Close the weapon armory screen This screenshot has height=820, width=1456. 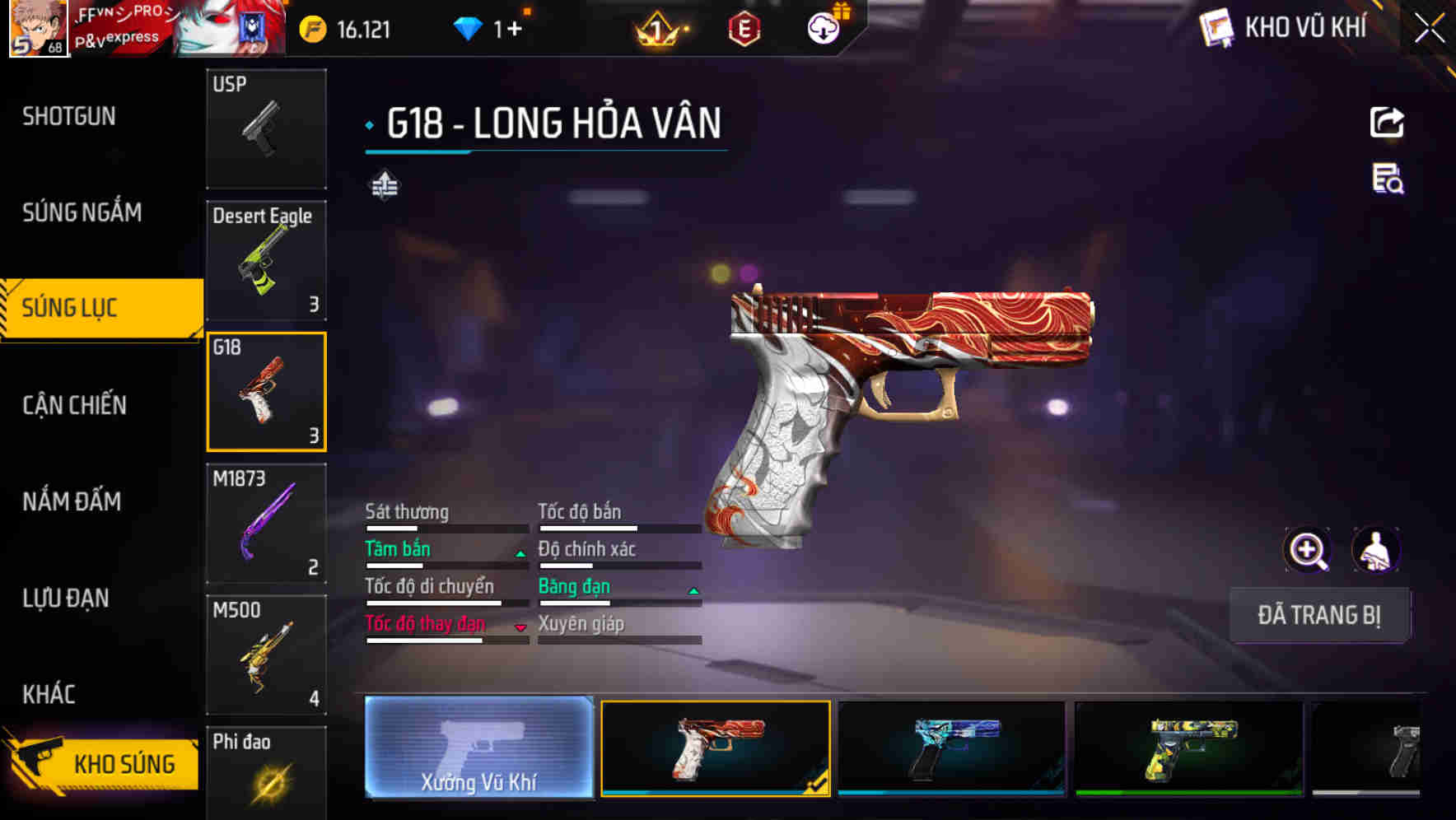(x=1430, y=29)
